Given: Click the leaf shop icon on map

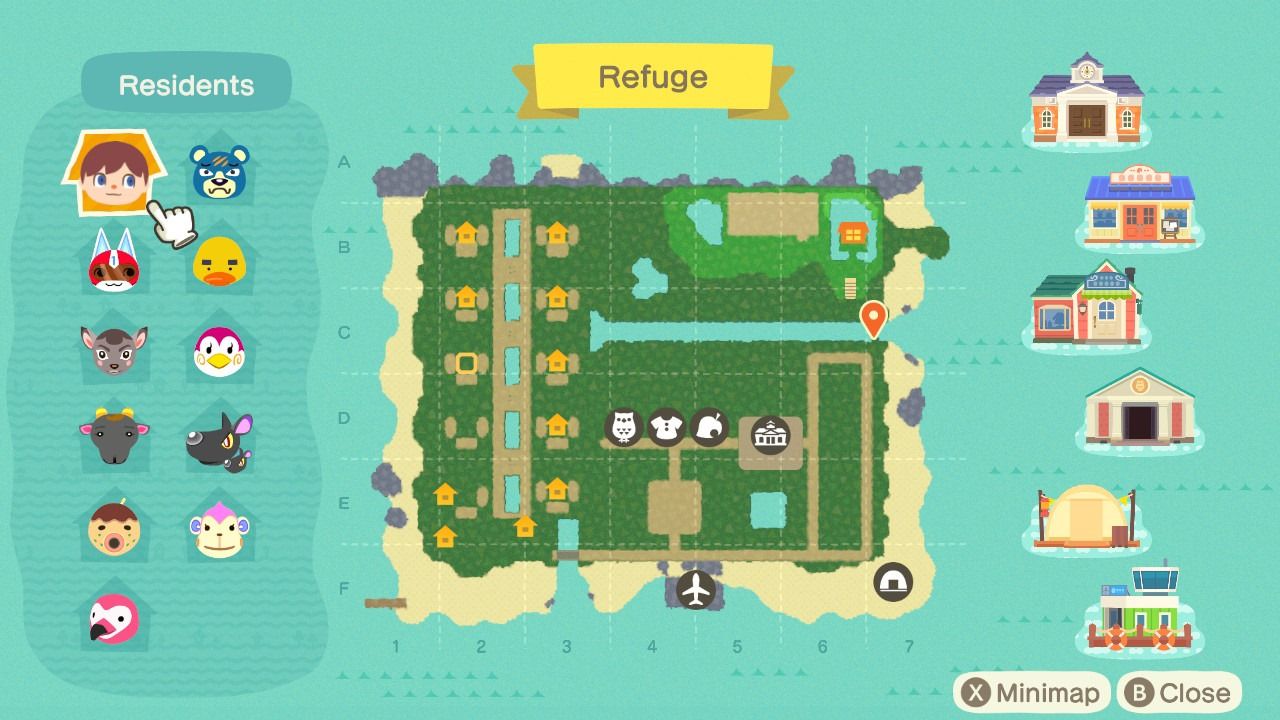Looking at the screenshot, I should point(709,428).
